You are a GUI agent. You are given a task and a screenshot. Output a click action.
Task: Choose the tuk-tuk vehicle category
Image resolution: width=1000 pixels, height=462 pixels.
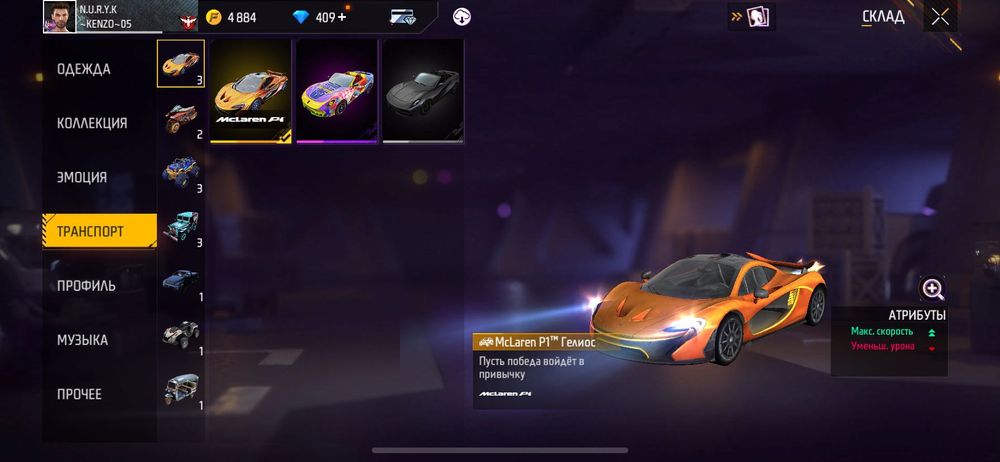tap(181, 387)
